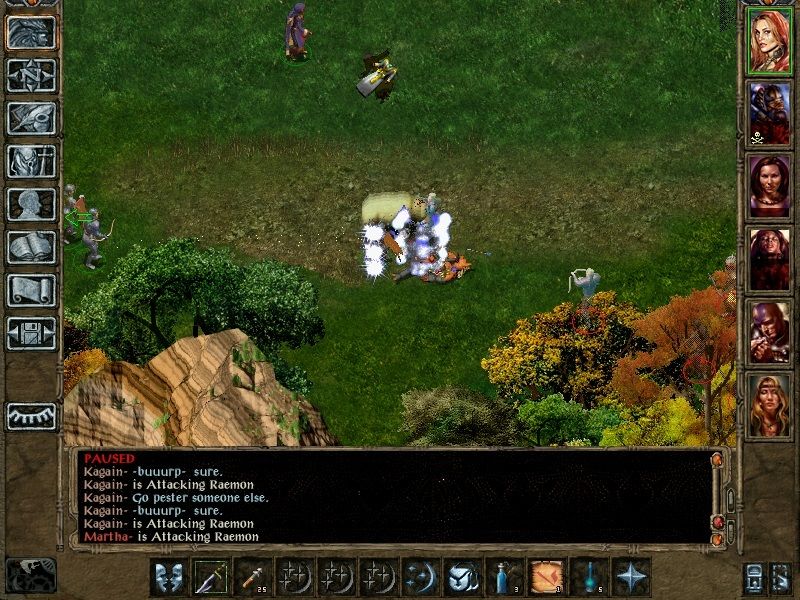
Task: Select the bald armored man portrait
Action: click(x=769, y=332)
